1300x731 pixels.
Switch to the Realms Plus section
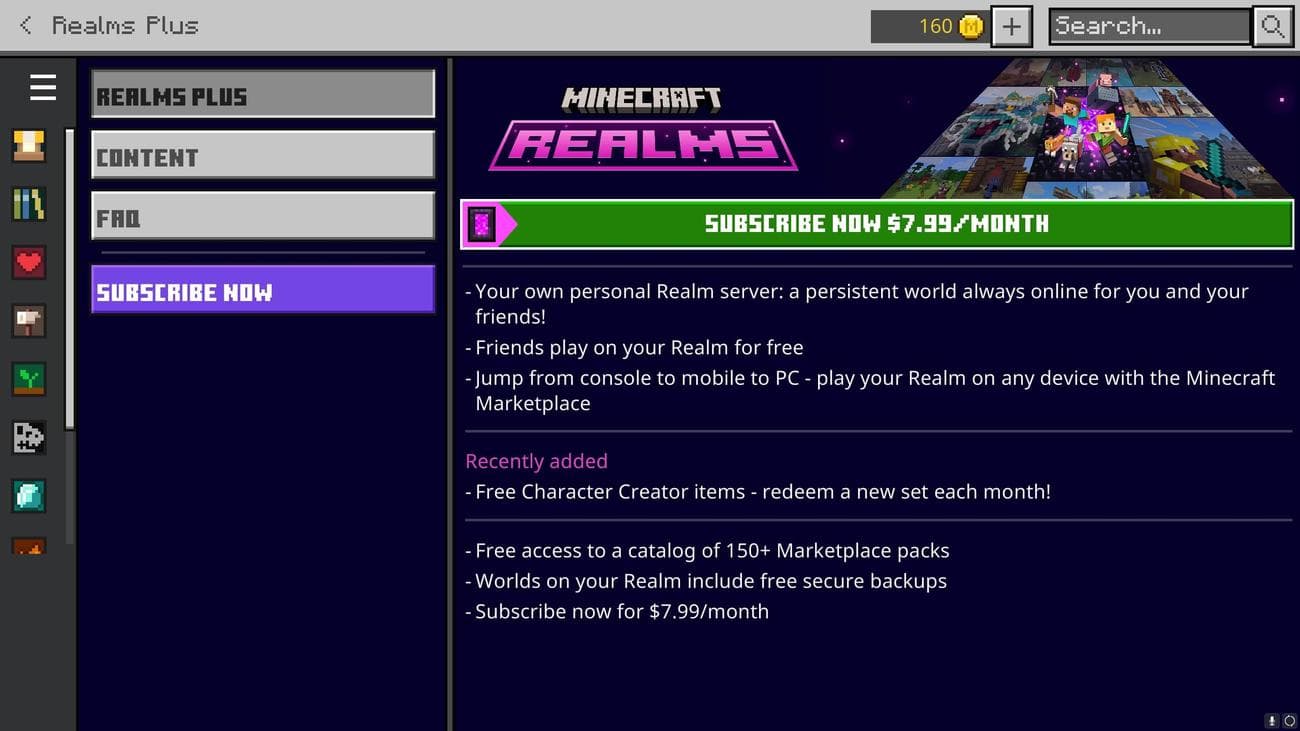pyautogui.click(x=262, y=93)
